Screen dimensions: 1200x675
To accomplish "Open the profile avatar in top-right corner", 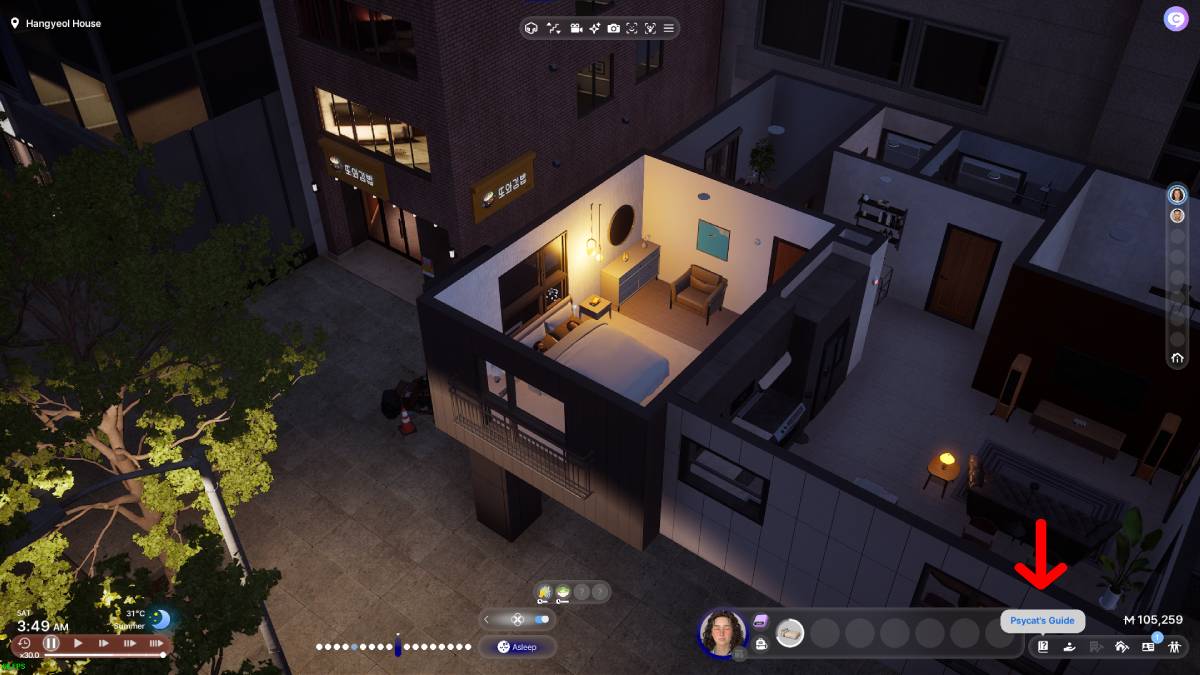I will pyautogui.click(x=1175, y=19).
